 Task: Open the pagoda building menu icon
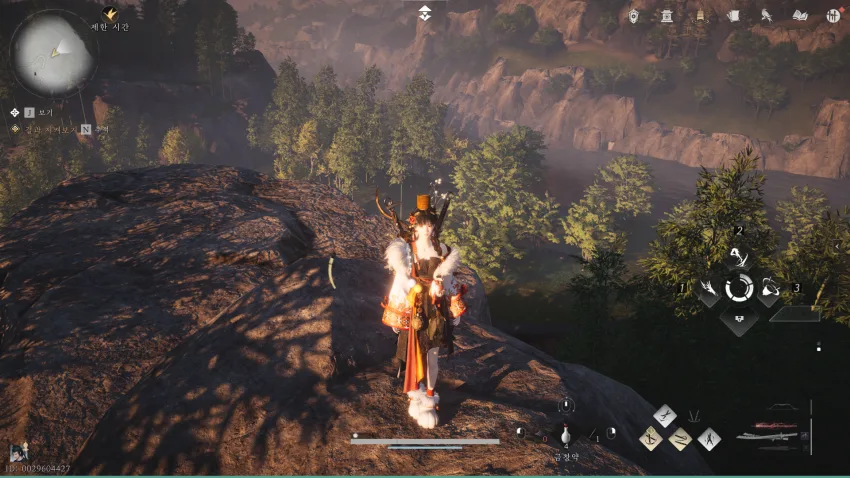[666, 15]
